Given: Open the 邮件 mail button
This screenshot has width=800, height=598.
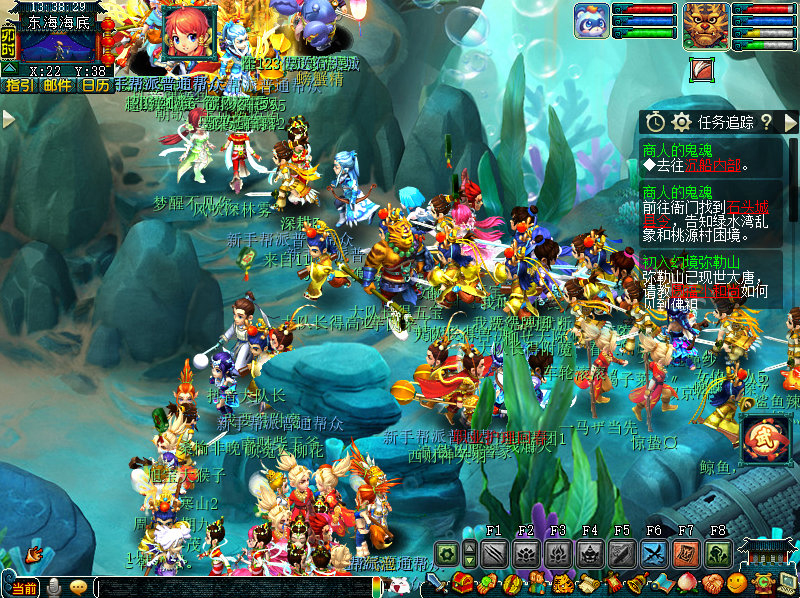Looking at the screenshot, I should (x=57, y=86).
